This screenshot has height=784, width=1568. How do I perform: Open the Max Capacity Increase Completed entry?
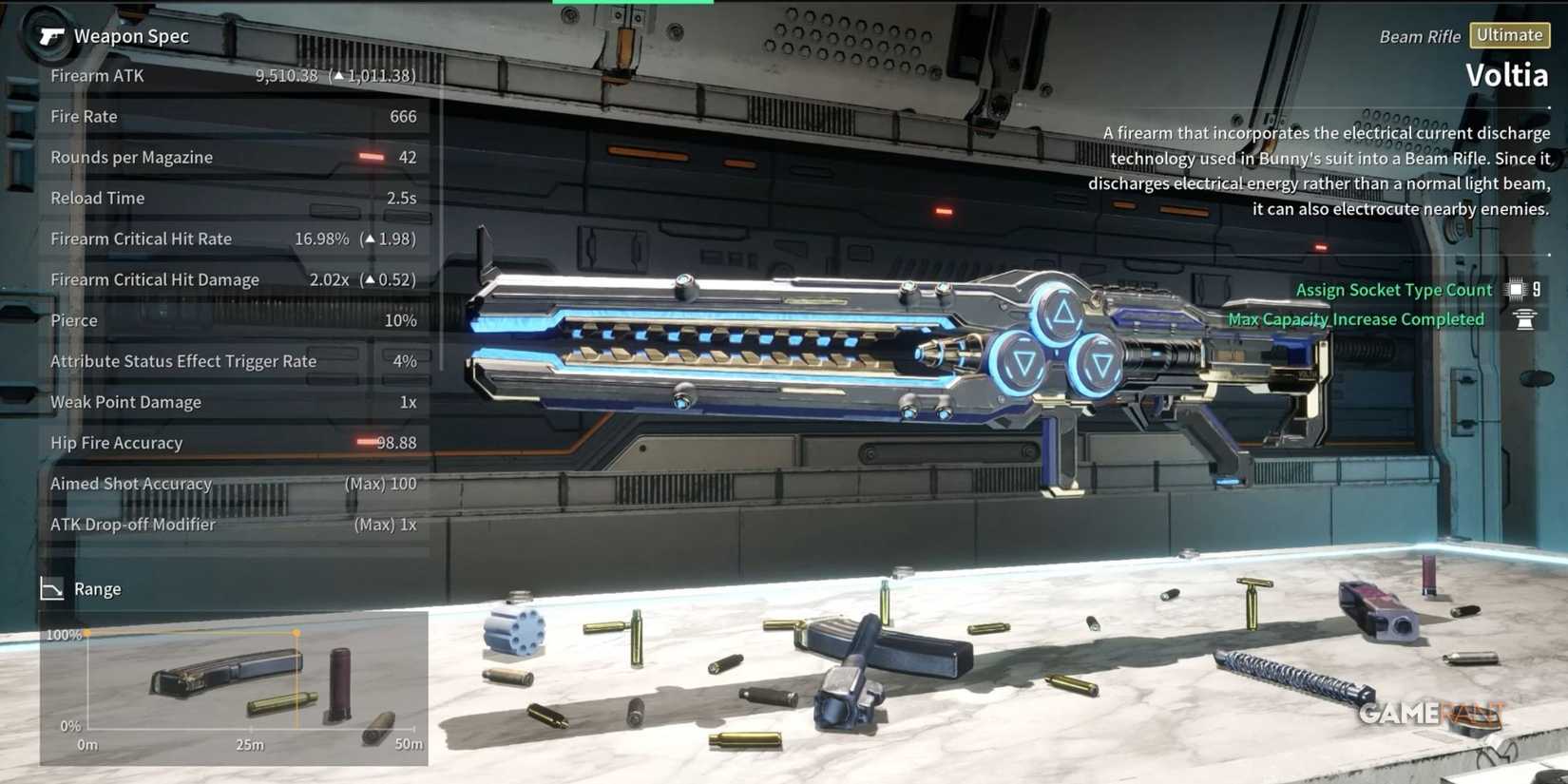[1355, 319]
